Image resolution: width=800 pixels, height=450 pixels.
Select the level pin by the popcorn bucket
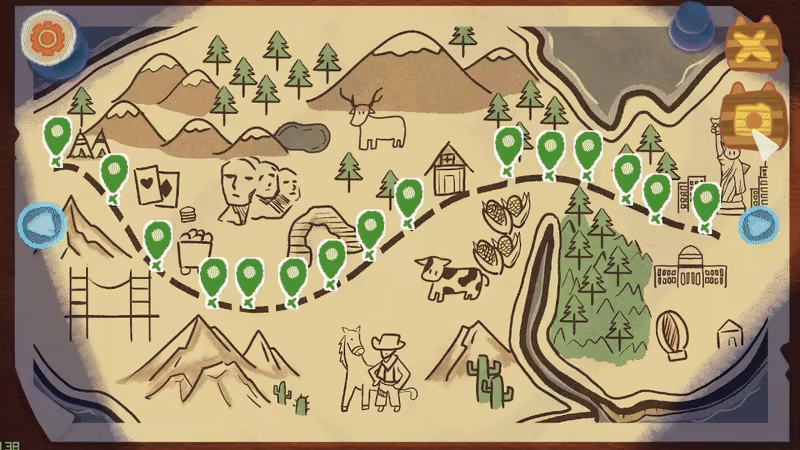pos(157,240)
